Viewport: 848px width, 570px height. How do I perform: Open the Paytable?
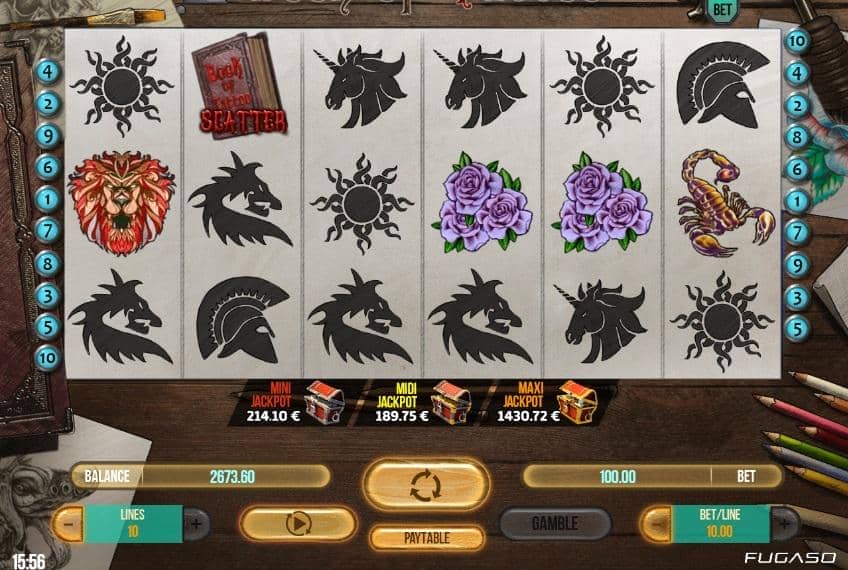[426, 538]
